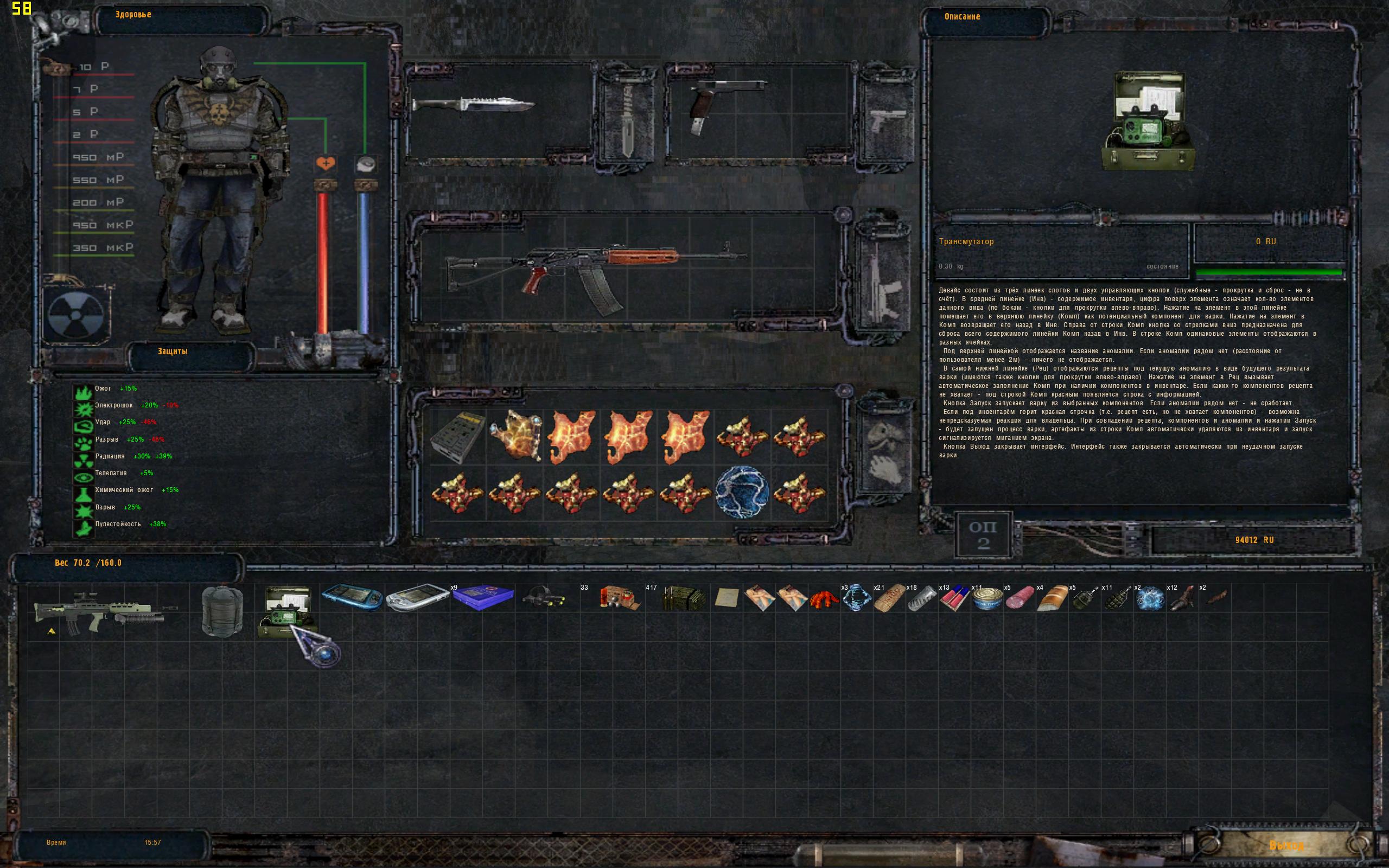Pick the canned food tin
1389x868 pixels.
[x=986, y=599]
